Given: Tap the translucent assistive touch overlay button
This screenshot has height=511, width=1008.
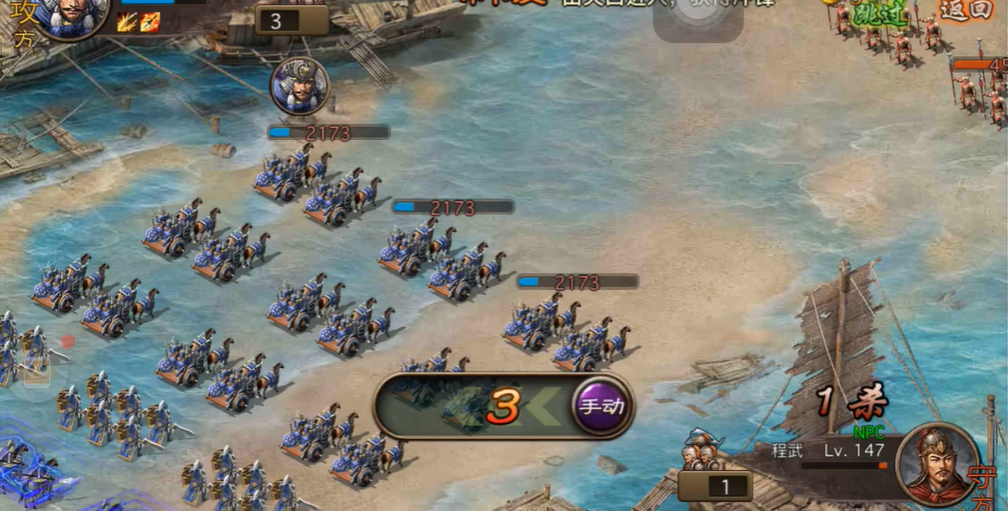Looking at the screenshot, I should point(698,17).
